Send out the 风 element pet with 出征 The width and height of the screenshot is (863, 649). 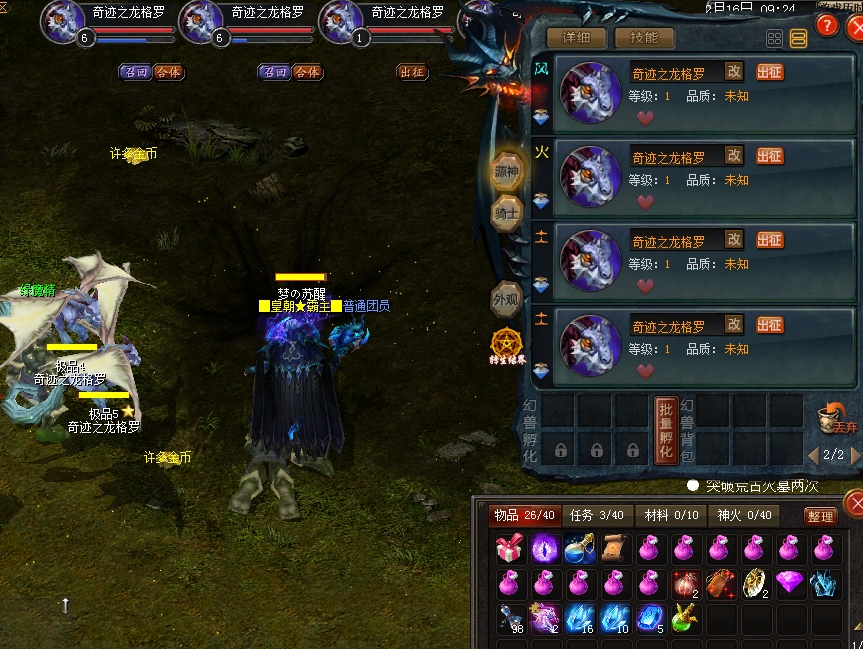[770, 72]
